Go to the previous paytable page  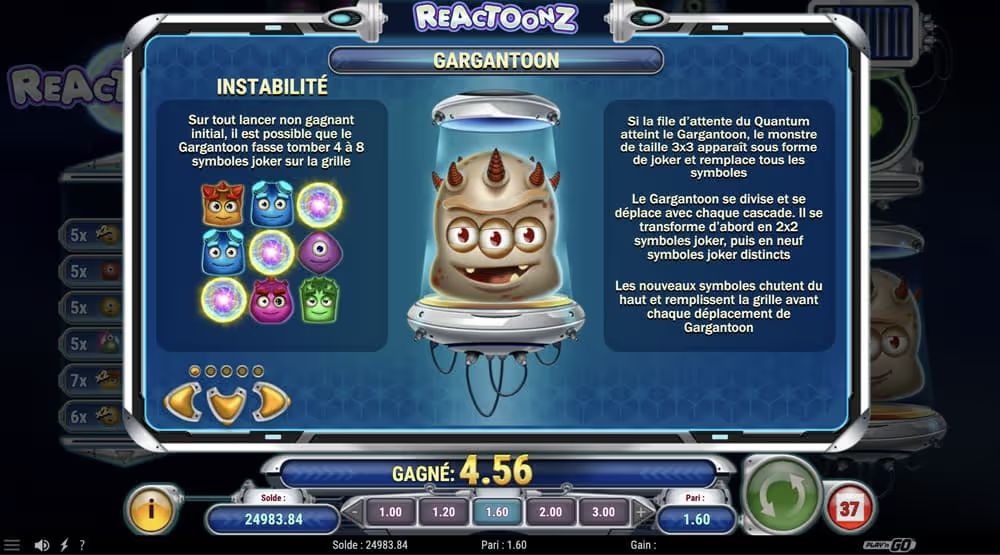coord(183,402)
